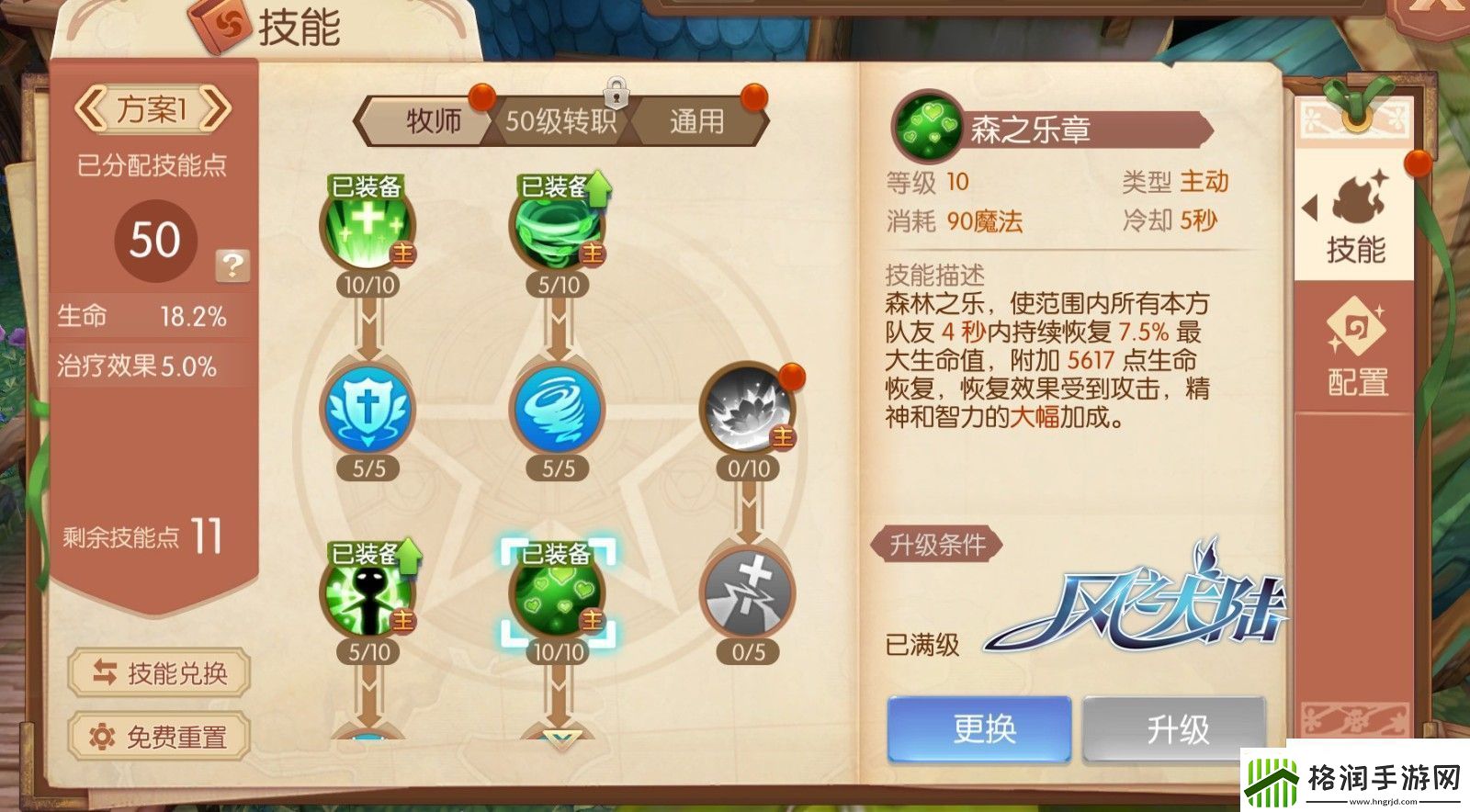Select the black figure skill at 5/10

click(x=367, y=598)
